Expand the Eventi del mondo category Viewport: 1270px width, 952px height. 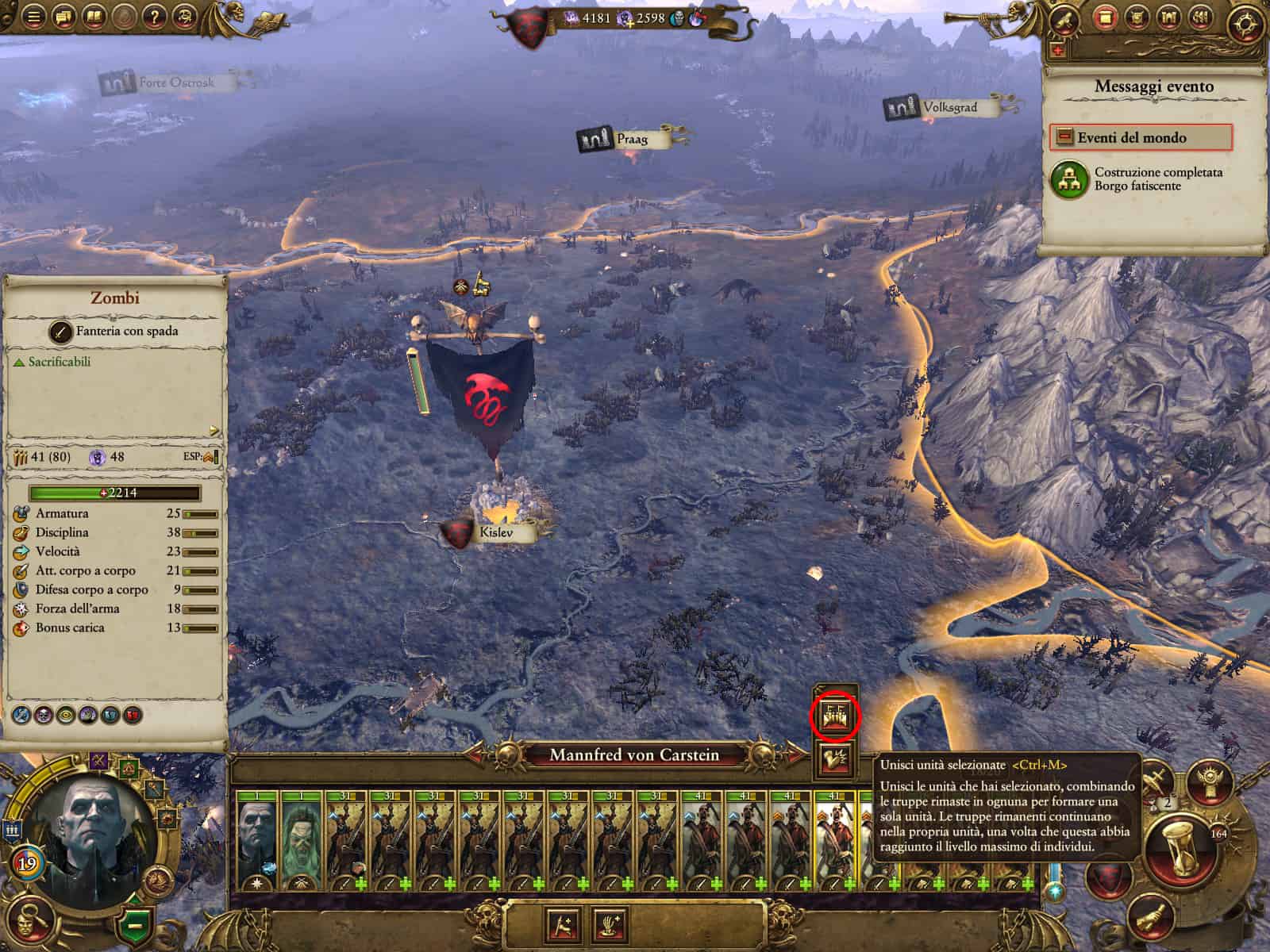(1141, 137)
